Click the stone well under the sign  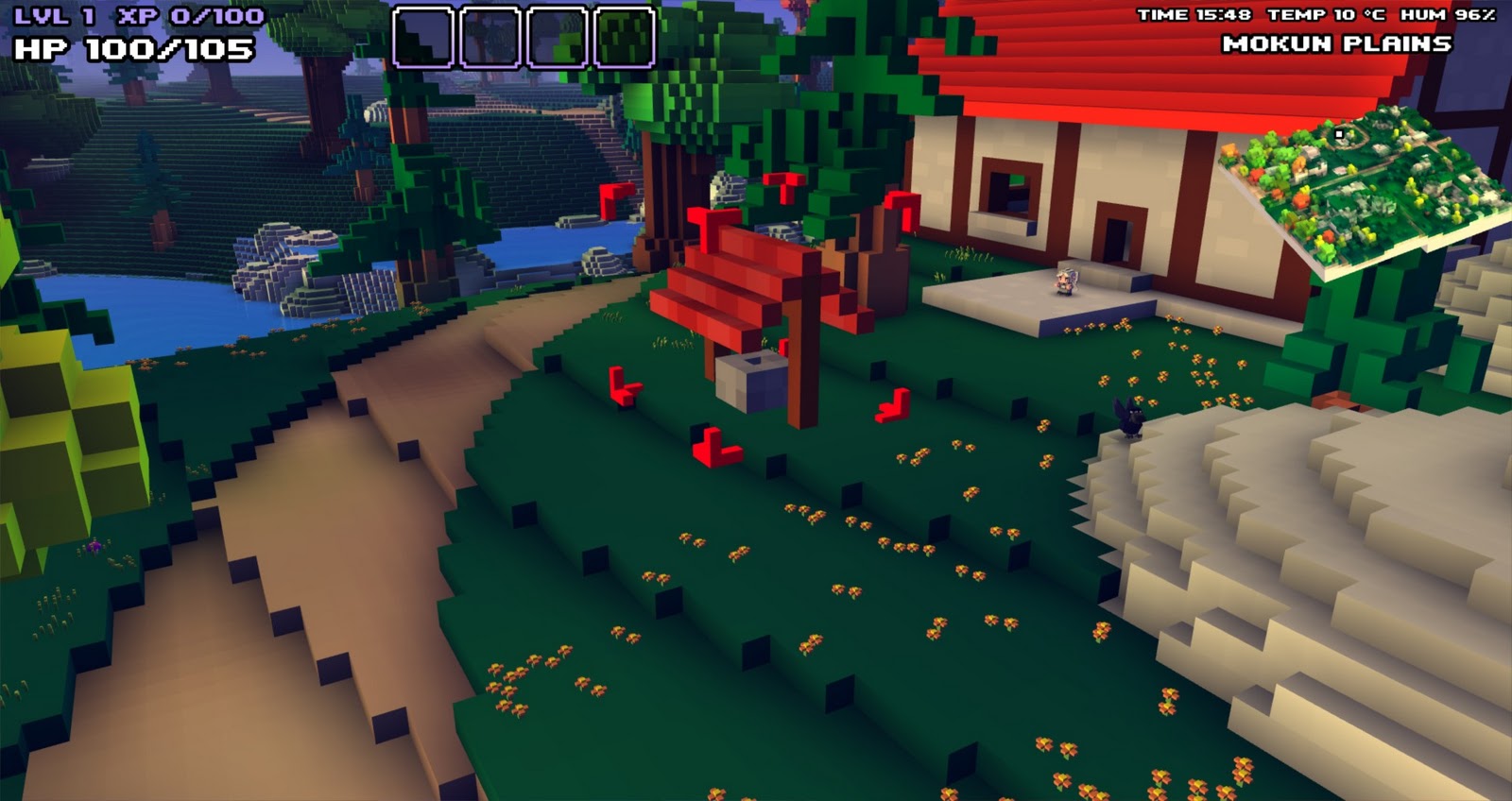pos(751,378)
